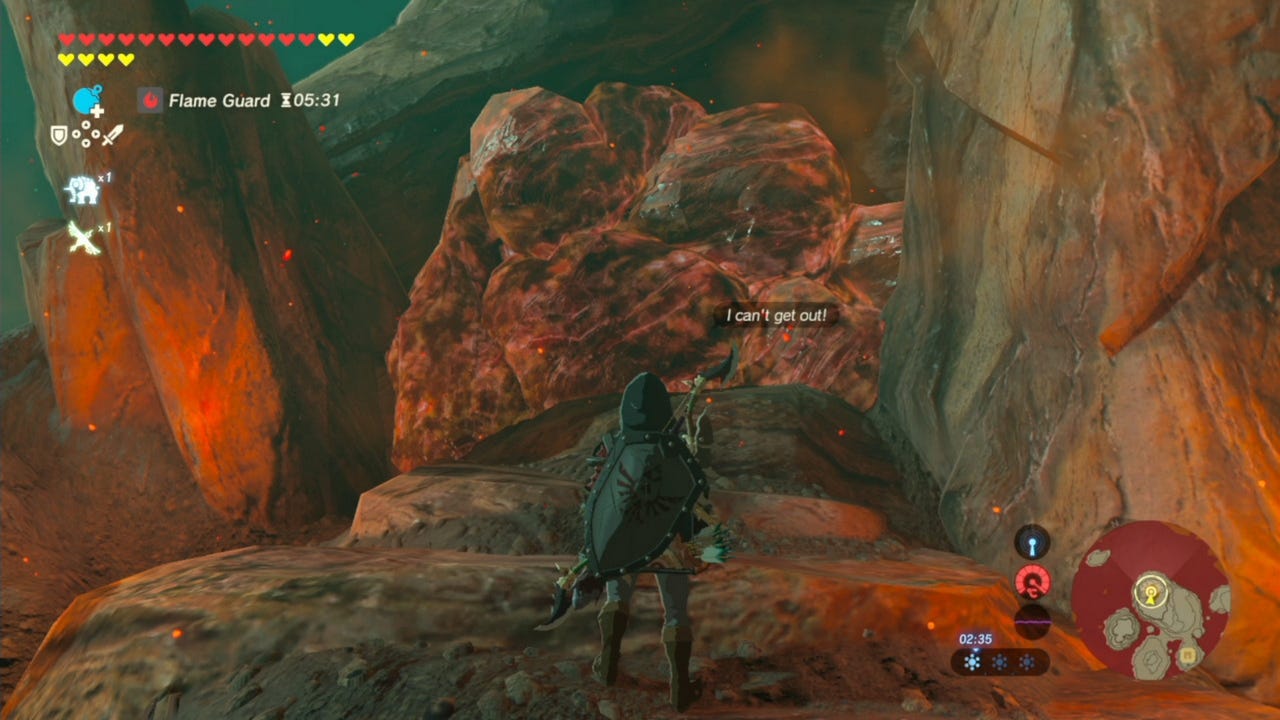
Task: Select the blue Remote Bomb rune icon
Action: [x=87, y=101]
